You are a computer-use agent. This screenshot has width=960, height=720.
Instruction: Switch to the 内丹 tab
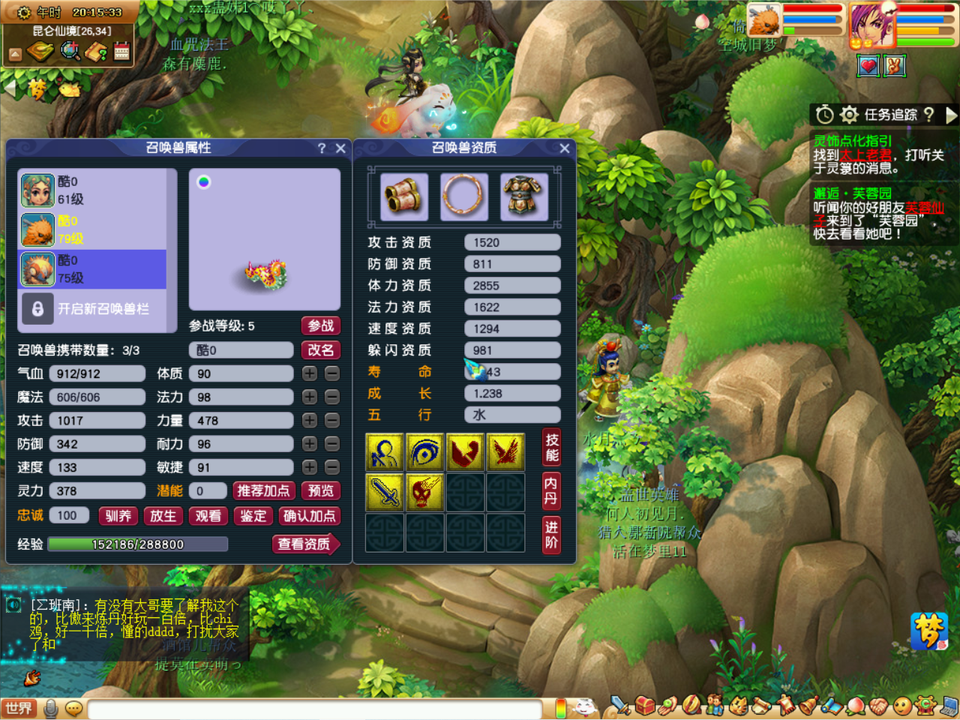551,490
